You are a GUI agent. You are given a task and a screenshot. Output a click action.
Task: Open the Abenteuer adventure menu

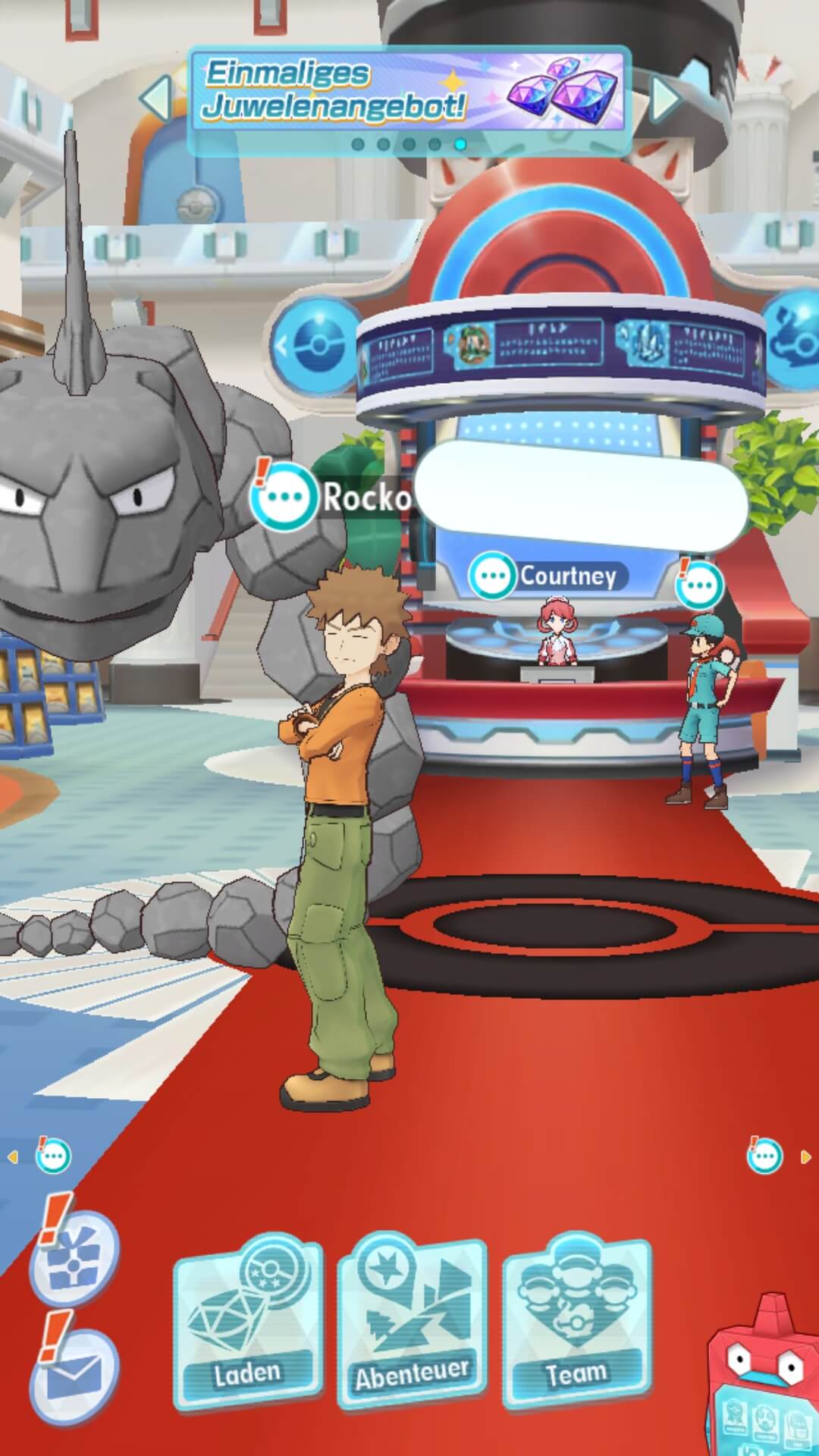412,1320
